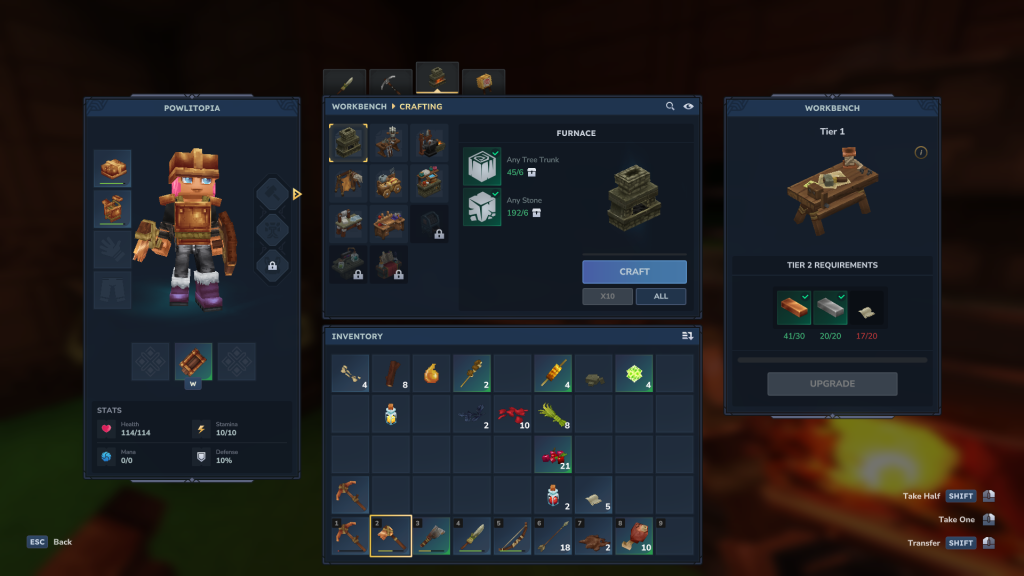Pick the bow in hotbar slot 5
Image resolution: width=1024 pixels, height=576 pixels.
coord(511,537)
